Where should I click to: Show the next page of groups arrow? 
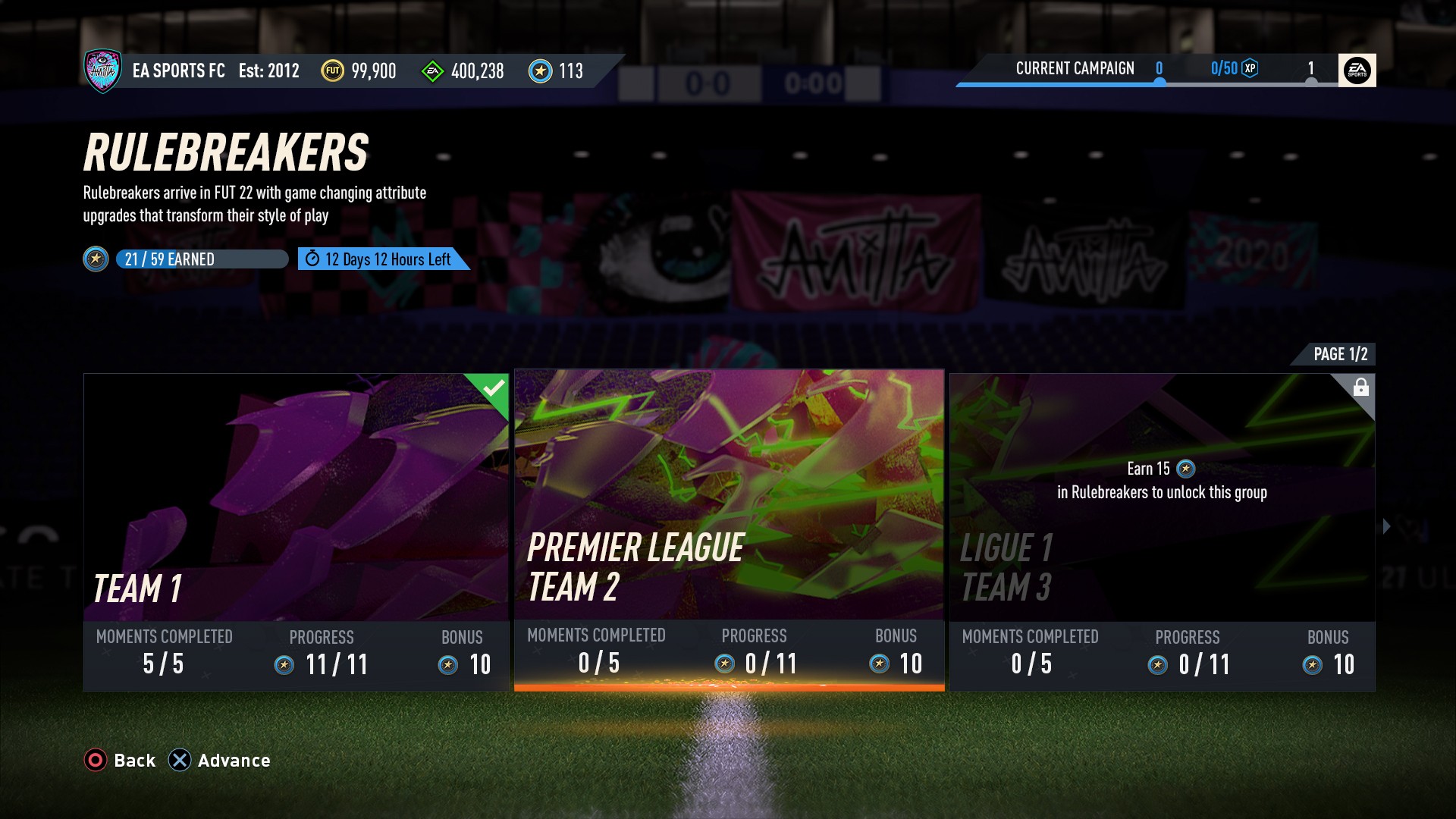tap(1387, 526)
